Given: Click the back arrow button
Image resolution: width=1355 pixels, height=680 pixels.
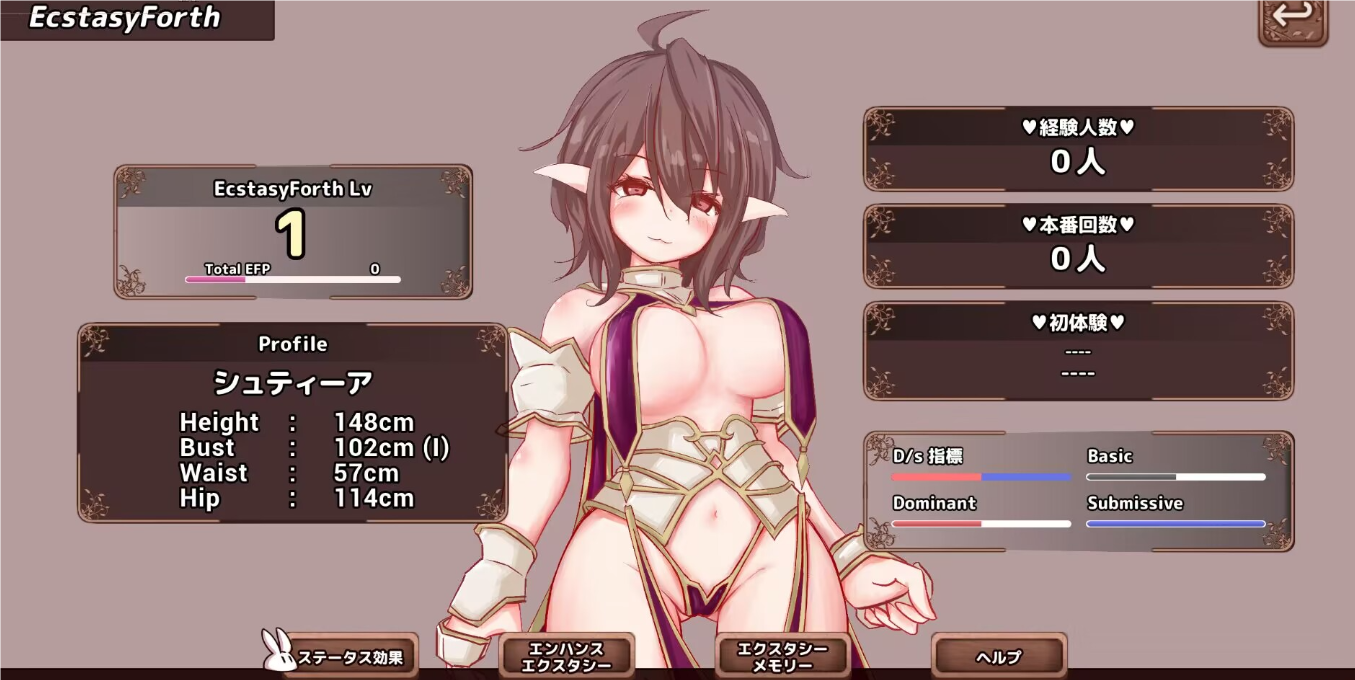Looking at the screenshot, I should coord(1292,18).
